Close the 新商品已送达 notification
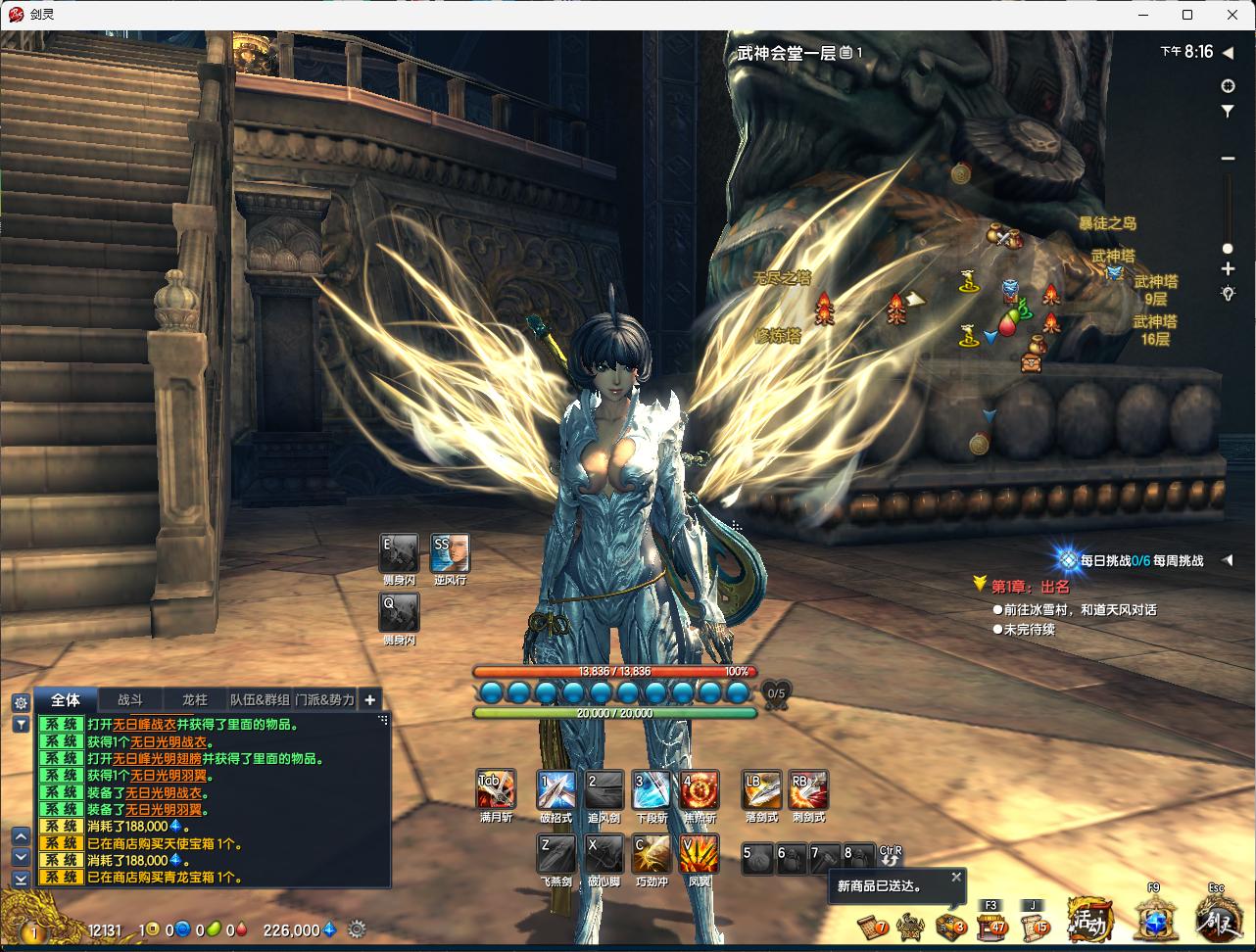The width and height of the screenshot is (1256, 952). [x=956, y=877]
